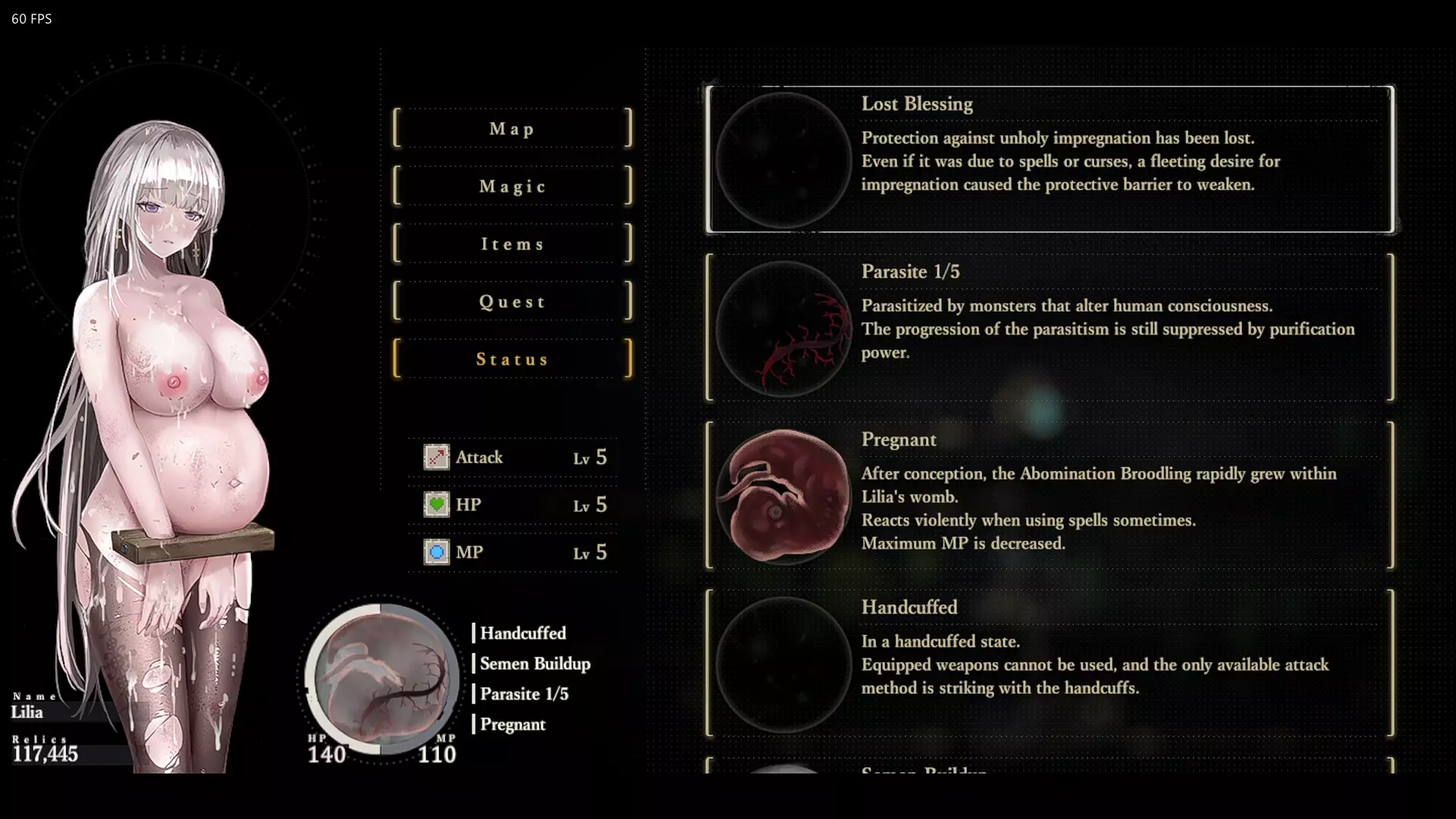Select the Handcuffed status entry in list
1456x819 pixels.
(x=1050, y=664)
